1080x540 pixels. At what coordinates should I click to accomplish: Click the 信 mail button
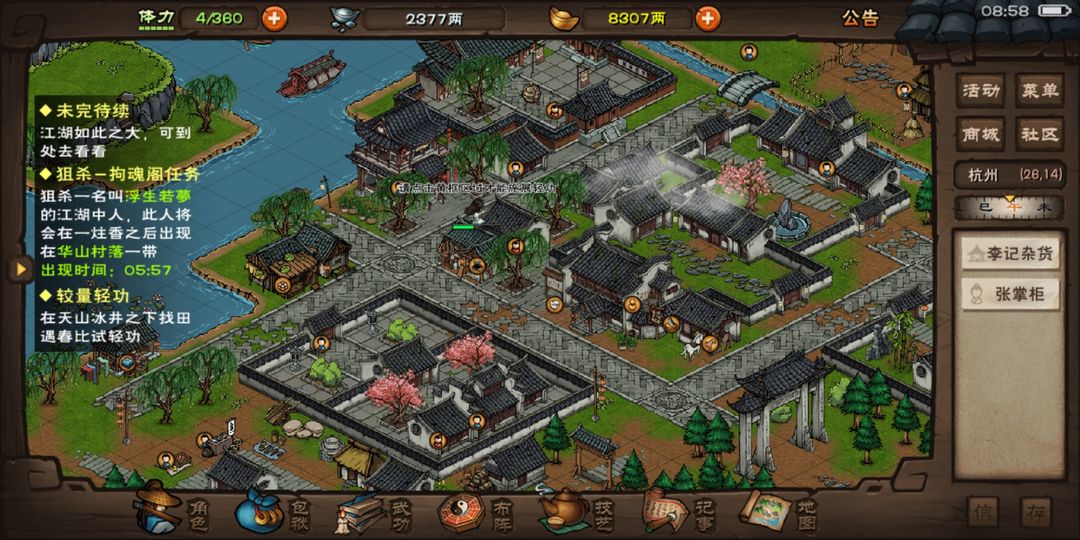pyautogui.click(x=985, y=512)
